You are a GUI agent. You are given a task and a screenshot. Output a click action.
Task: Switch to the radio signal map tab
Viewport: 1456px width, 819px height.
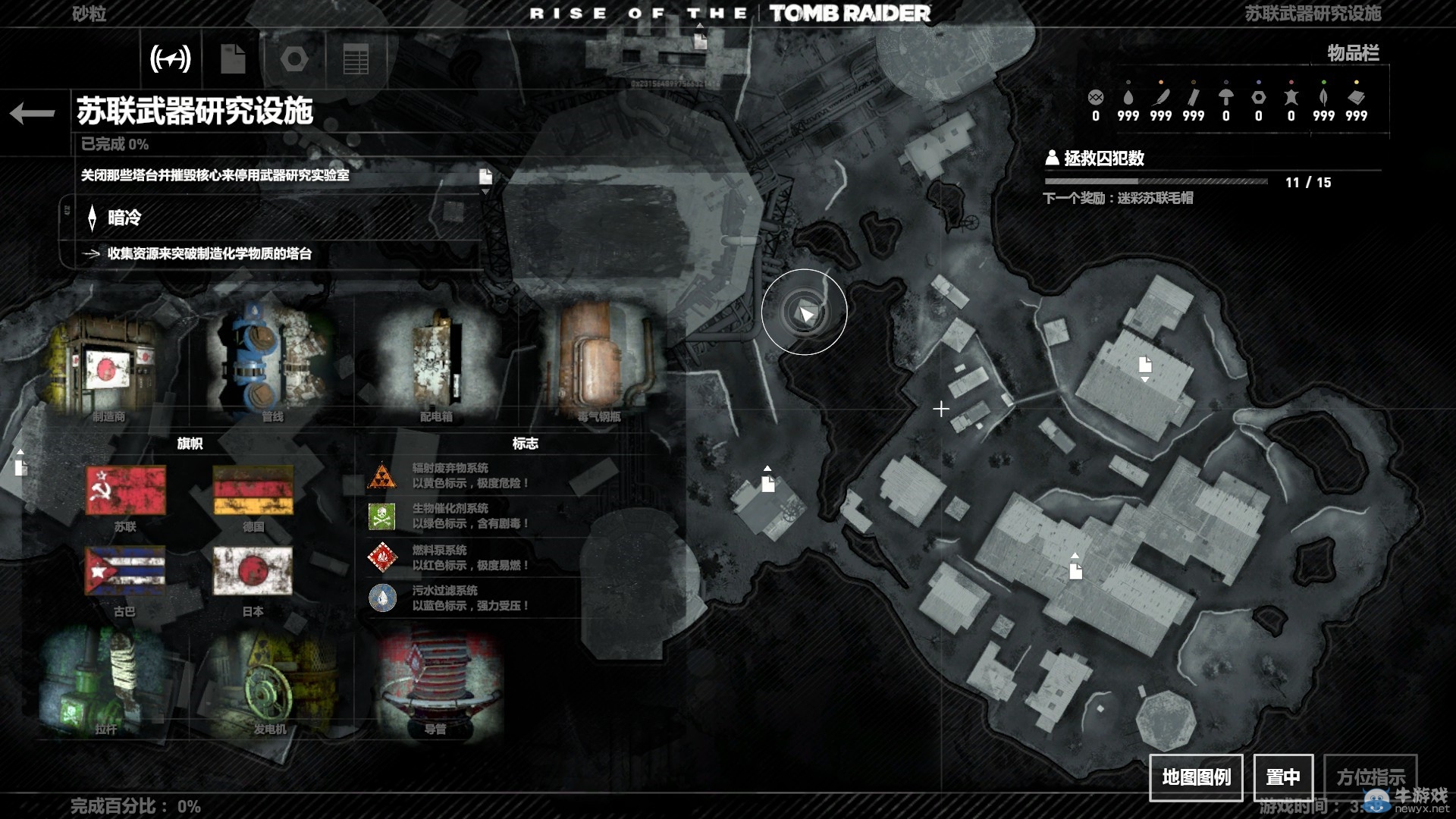pos(171,58)
